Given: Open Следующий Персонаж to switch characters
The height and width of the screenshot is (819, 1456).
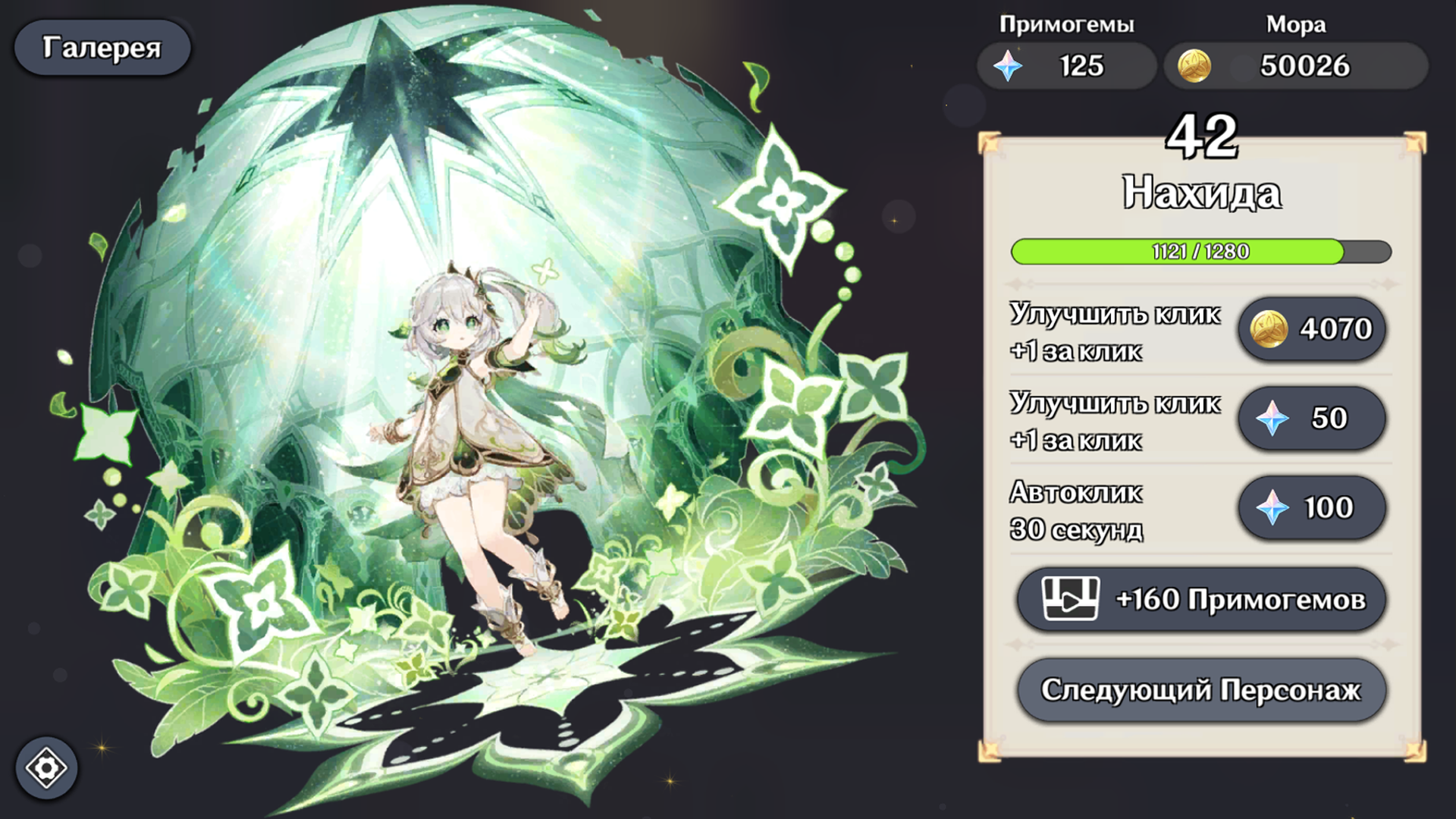Looking at the screenshot, I should [x=1202, y=689].
